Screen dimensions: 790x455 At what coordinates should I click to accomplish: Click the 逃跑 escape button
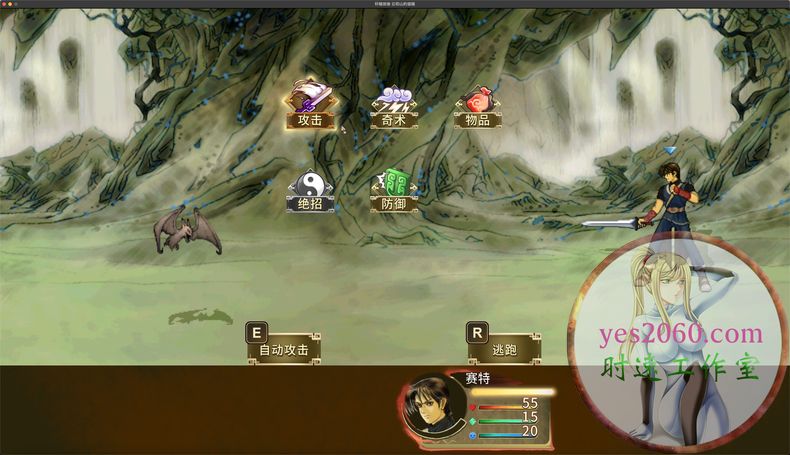(506, 348)
